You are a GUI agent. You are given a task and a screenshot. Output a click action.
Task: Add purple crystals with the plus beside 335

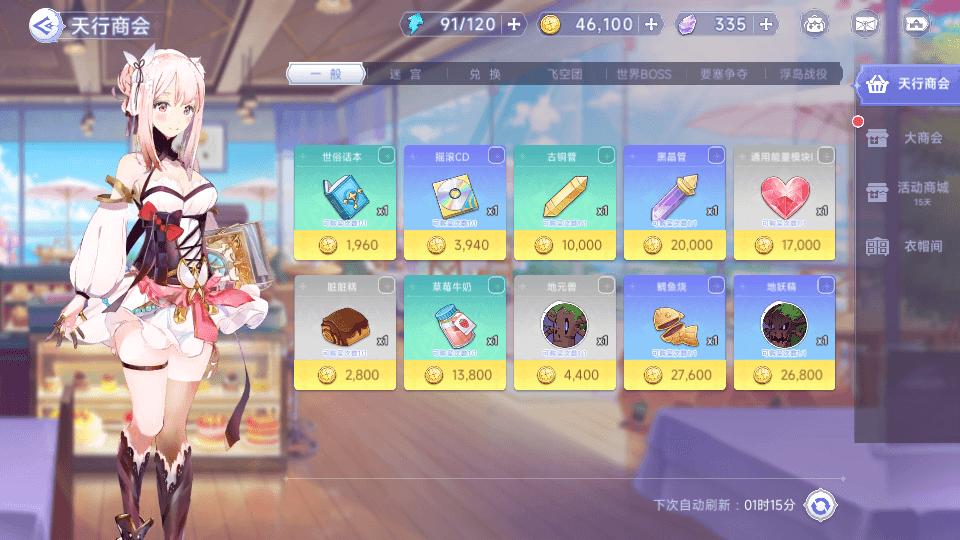[x=766, y=24]
